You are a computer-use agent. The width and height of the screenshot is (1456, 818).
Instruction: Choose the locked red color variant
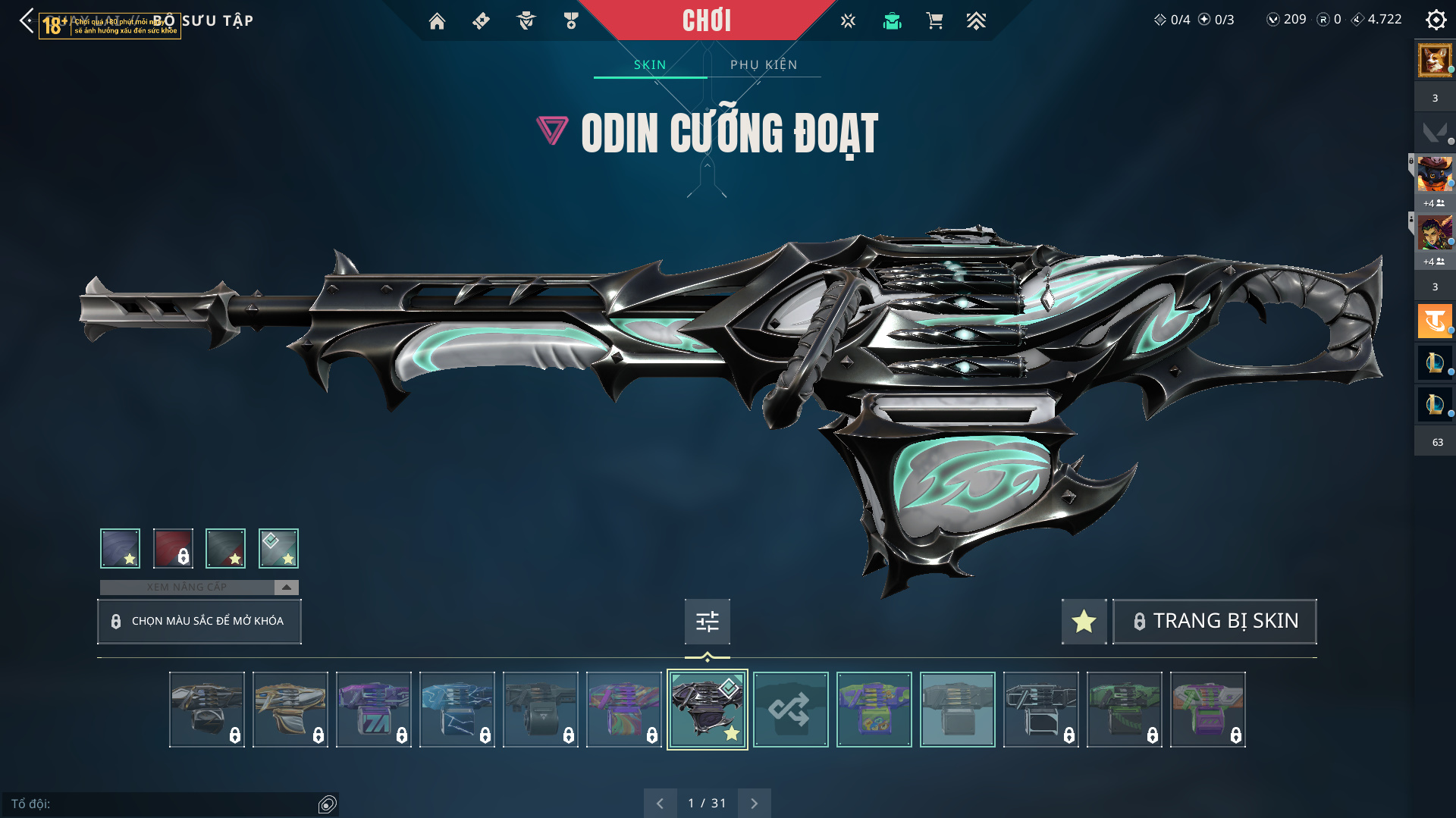(x=173, y=548)
